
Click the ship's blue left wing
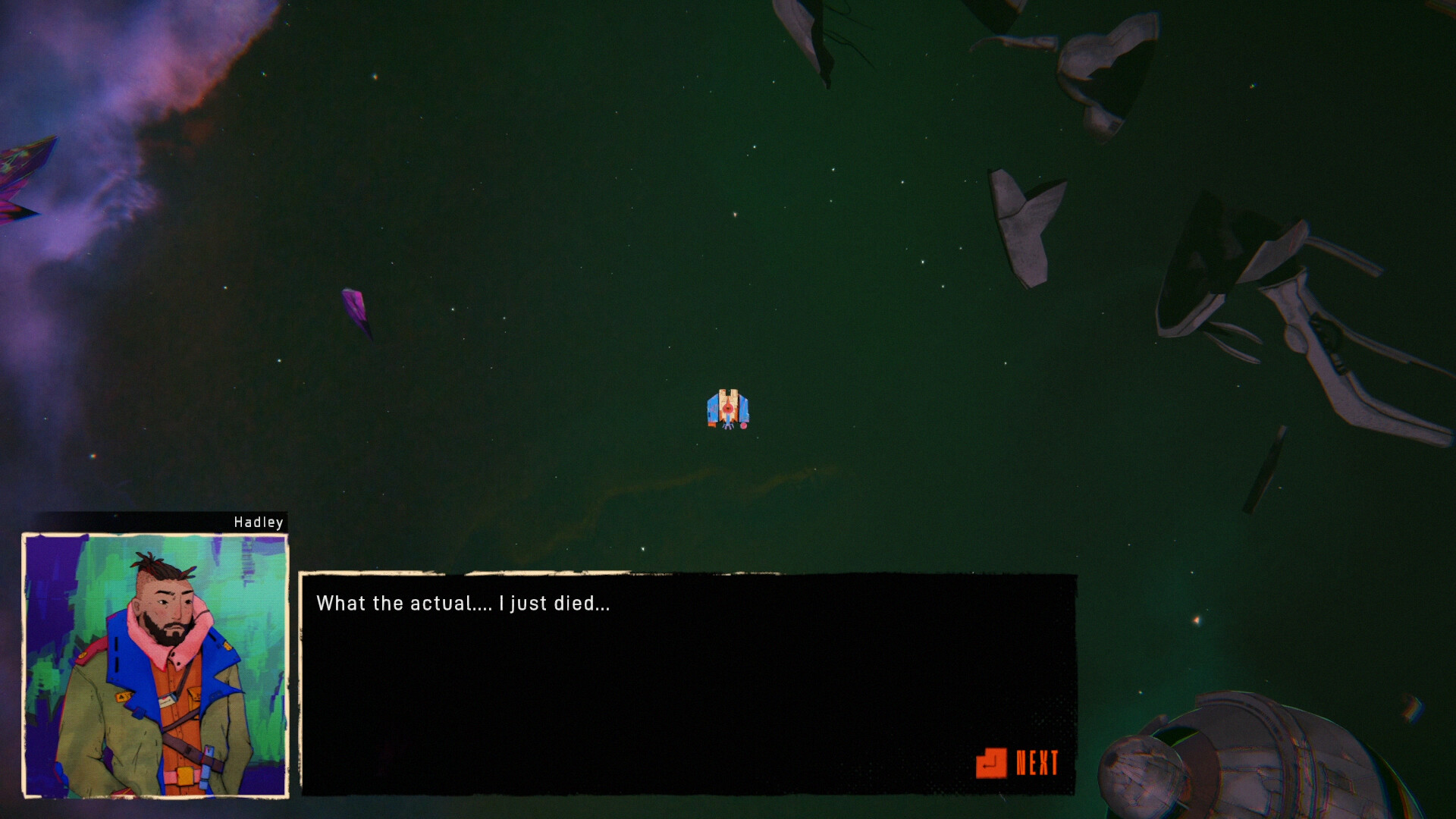[x=713, y=408]
